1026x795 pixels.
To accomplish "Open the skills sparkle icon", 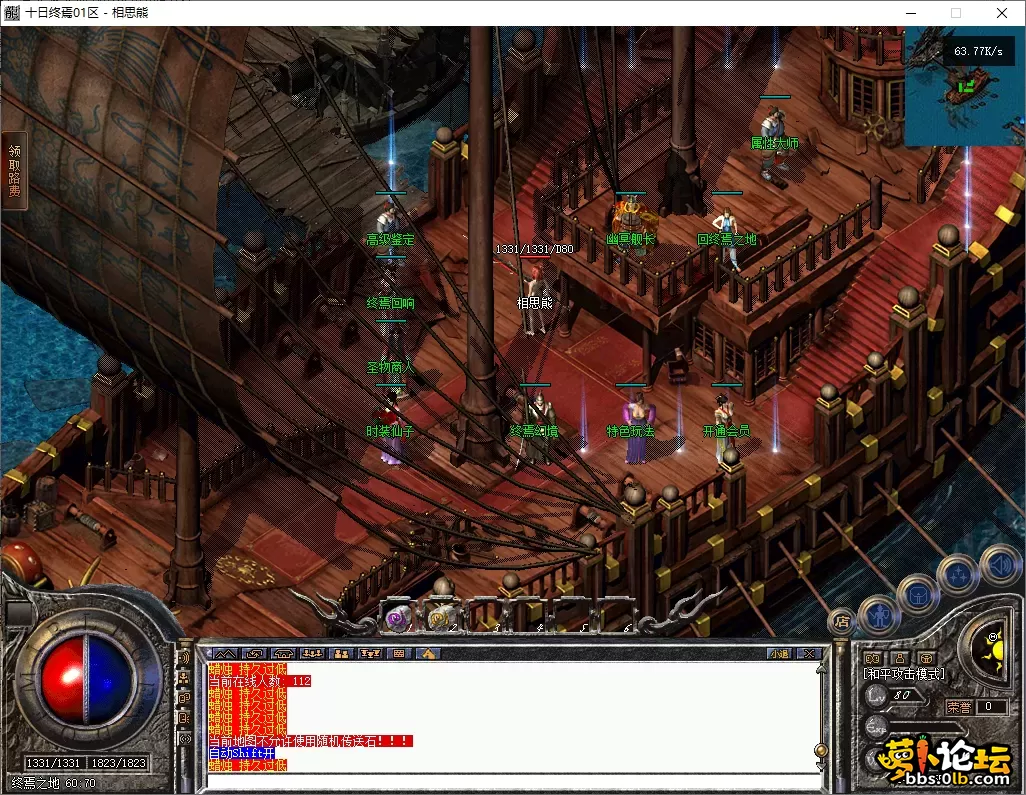I will [958, 574].
